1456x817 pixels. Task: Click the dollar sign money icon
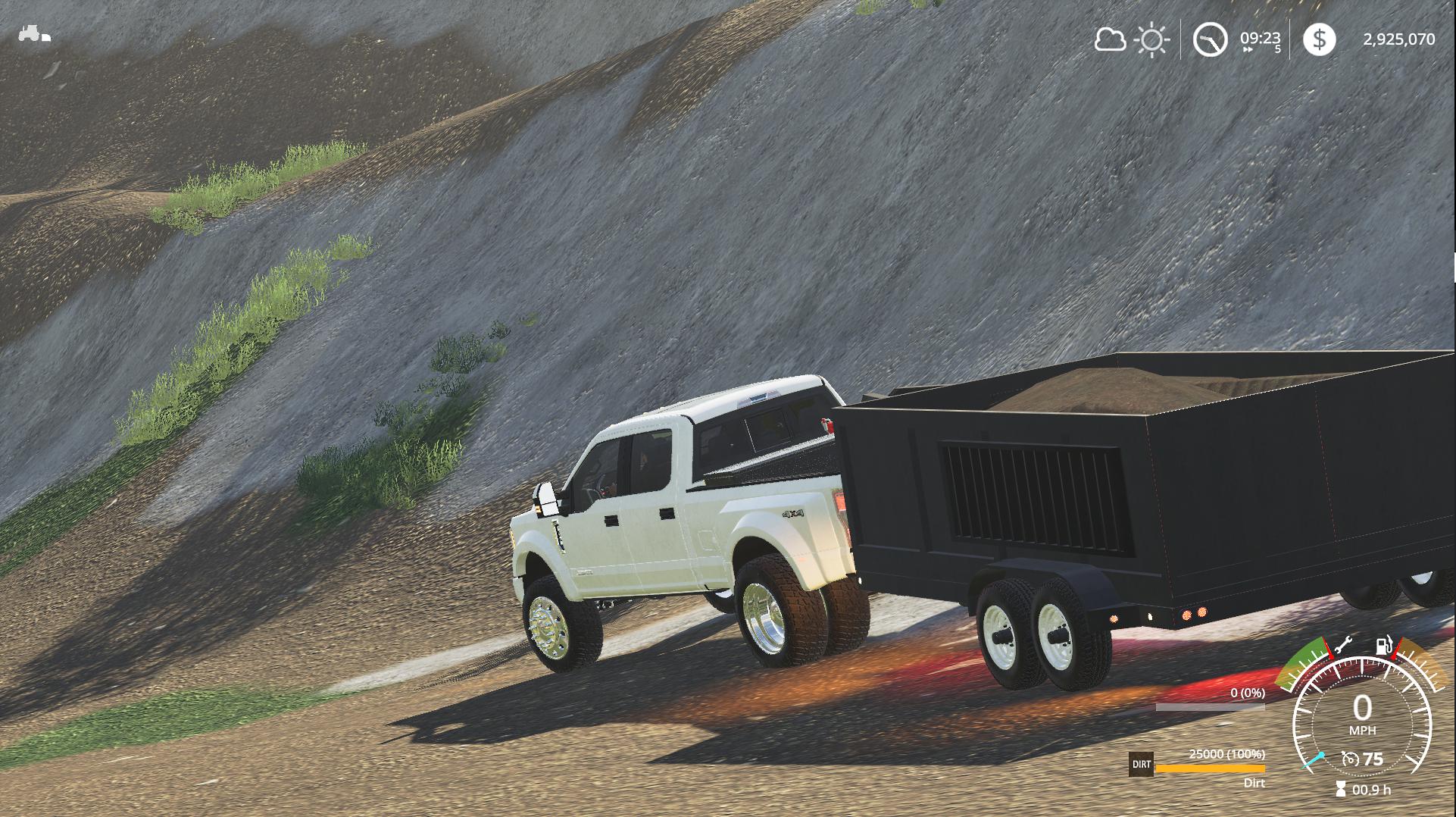pyautogui.click(x=1319, y=39)
